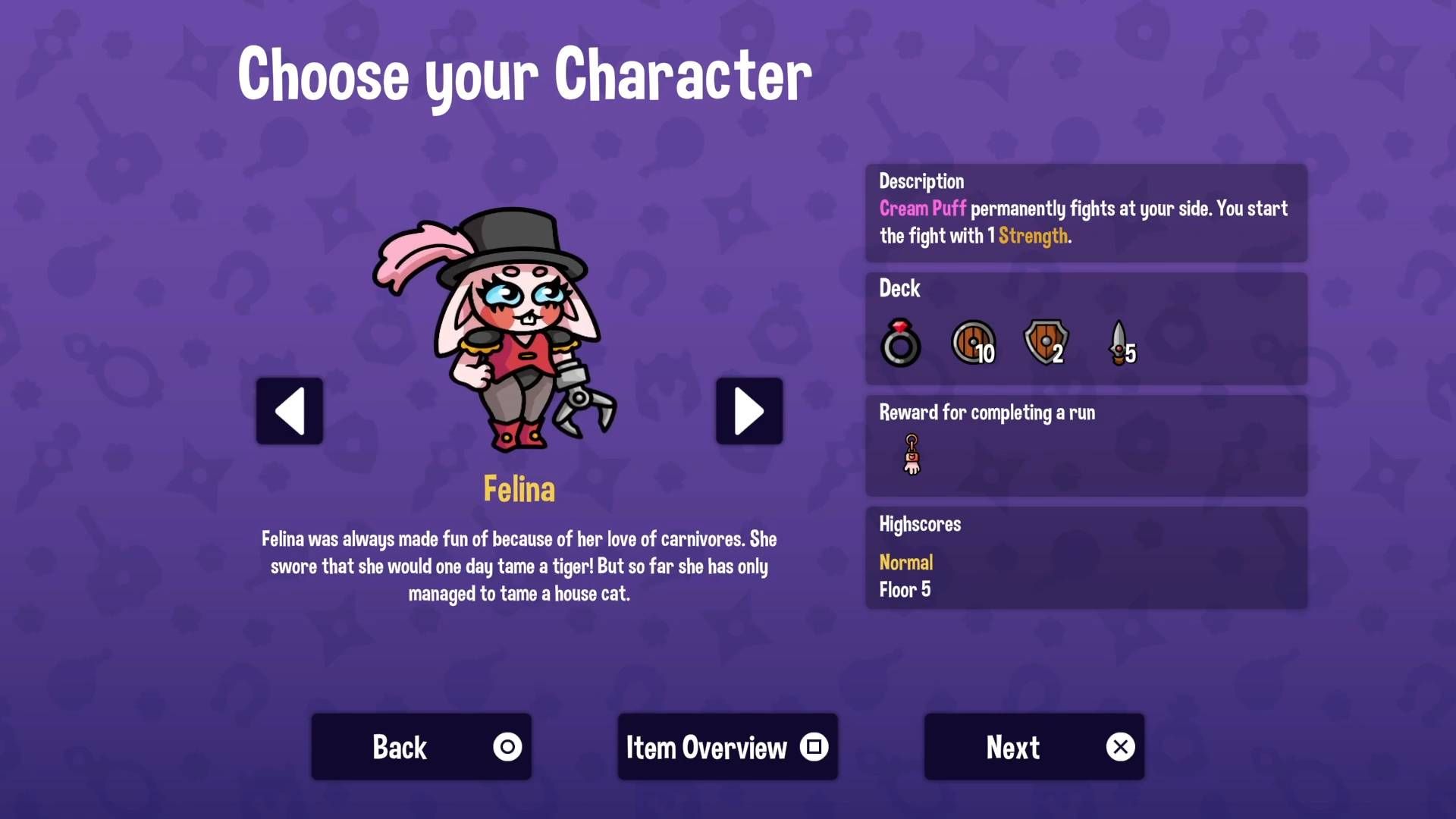Click the Floor 5 highscore entry

pos(905,590)
